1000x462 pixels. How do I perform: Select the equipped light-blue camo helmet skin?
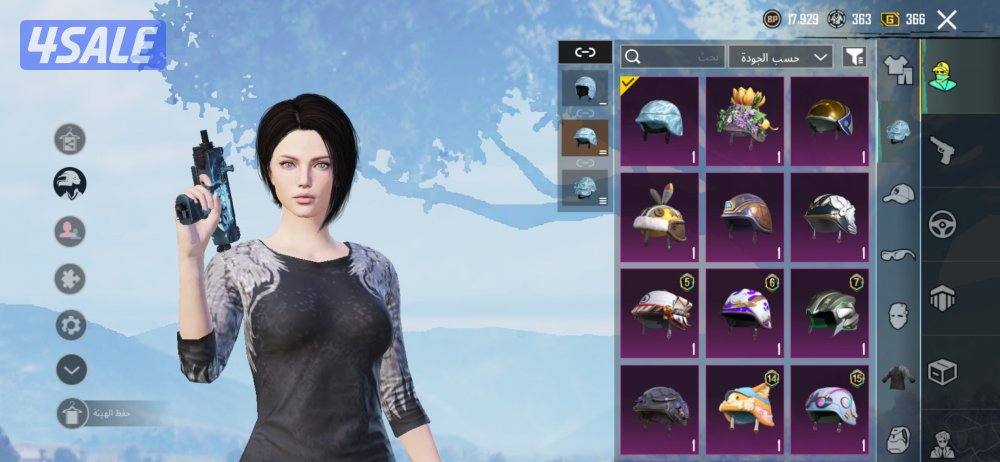point(659,120)
